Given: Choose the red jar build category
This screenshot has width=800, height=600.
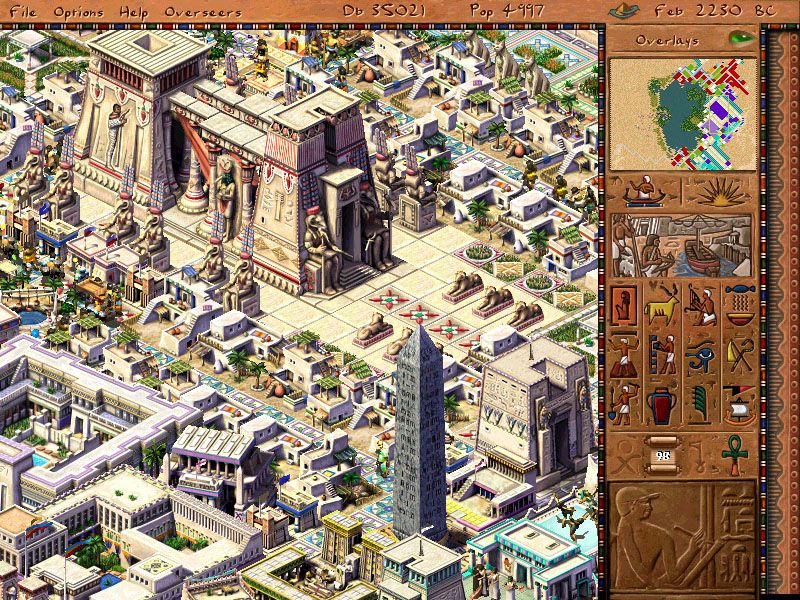Looking at the screenshot, I should (662, 405).
